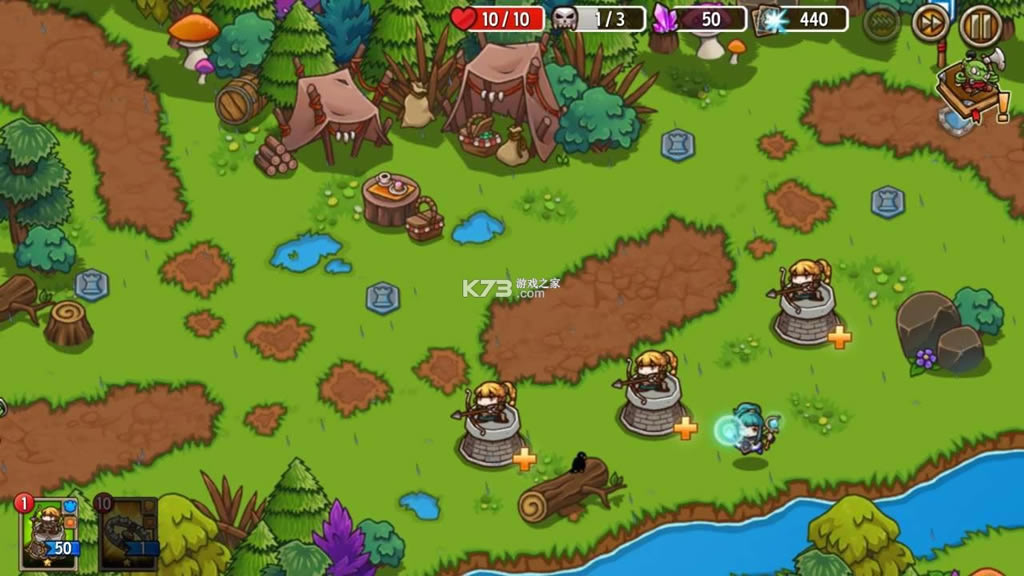Image resolution: width=1024 pixels, height=576 pixels.
Task: Choose the darkened chain card
Action: (128, 531)
